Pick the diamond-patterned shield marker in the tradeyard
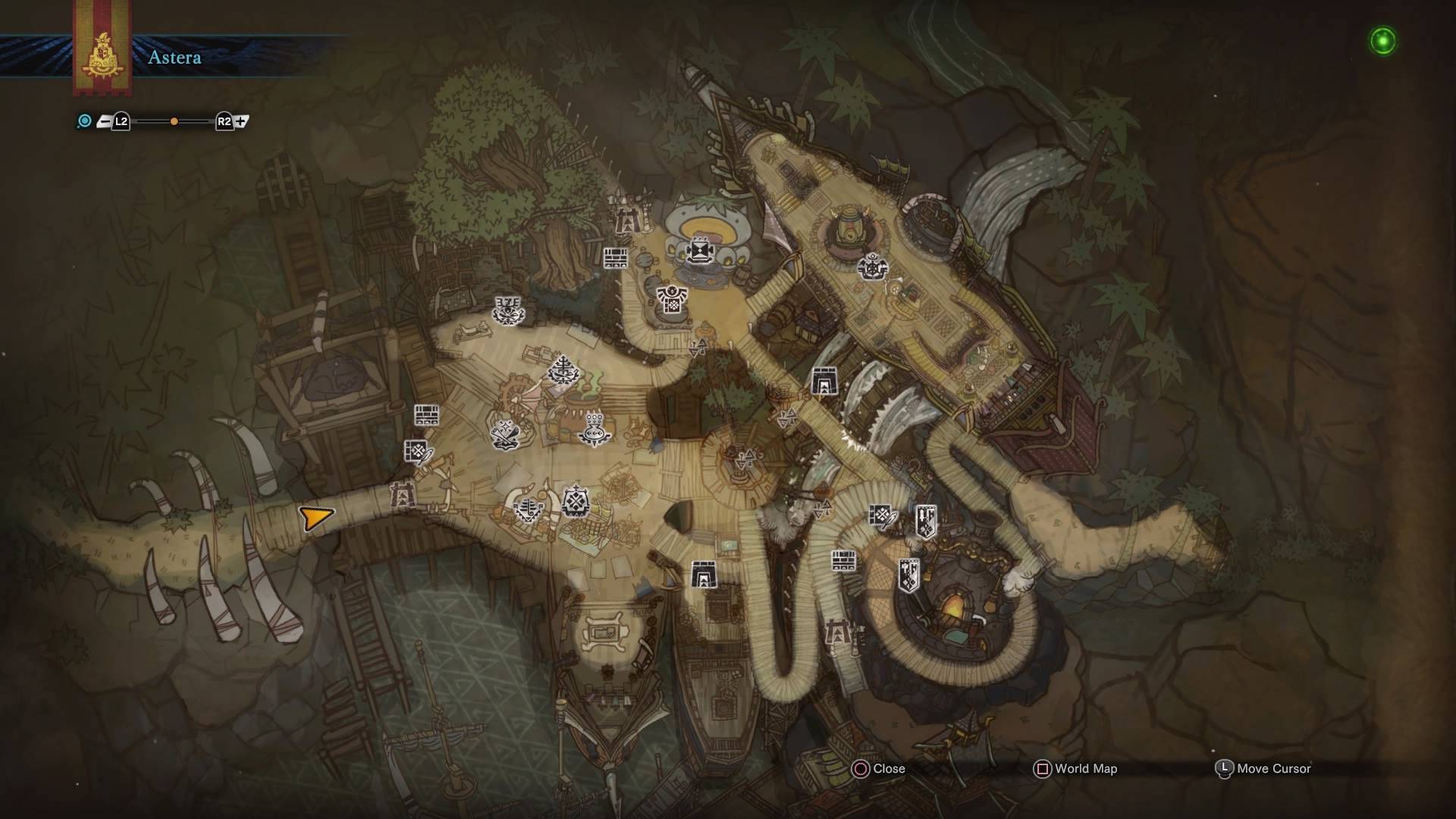Screen dimensions: 1456x819 pos(576,501)
